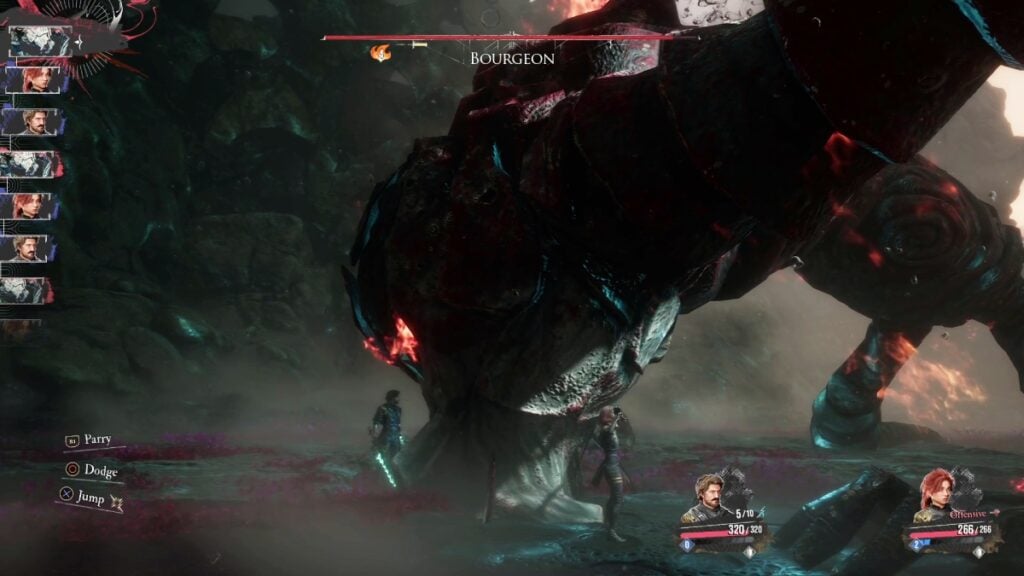This screenshot has height=576, width=1024.
Task: Choose the Parry defensive action
Action: point(97,439)
